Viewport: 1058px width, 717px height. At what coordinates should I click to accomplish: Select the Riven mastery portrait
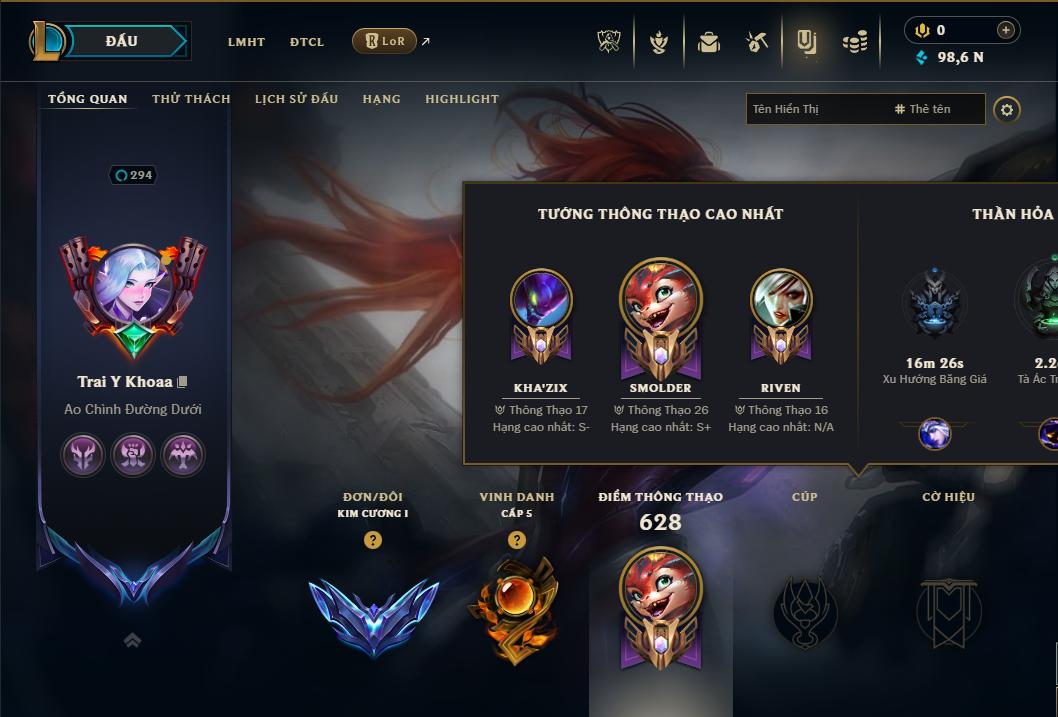click(781, 300)
